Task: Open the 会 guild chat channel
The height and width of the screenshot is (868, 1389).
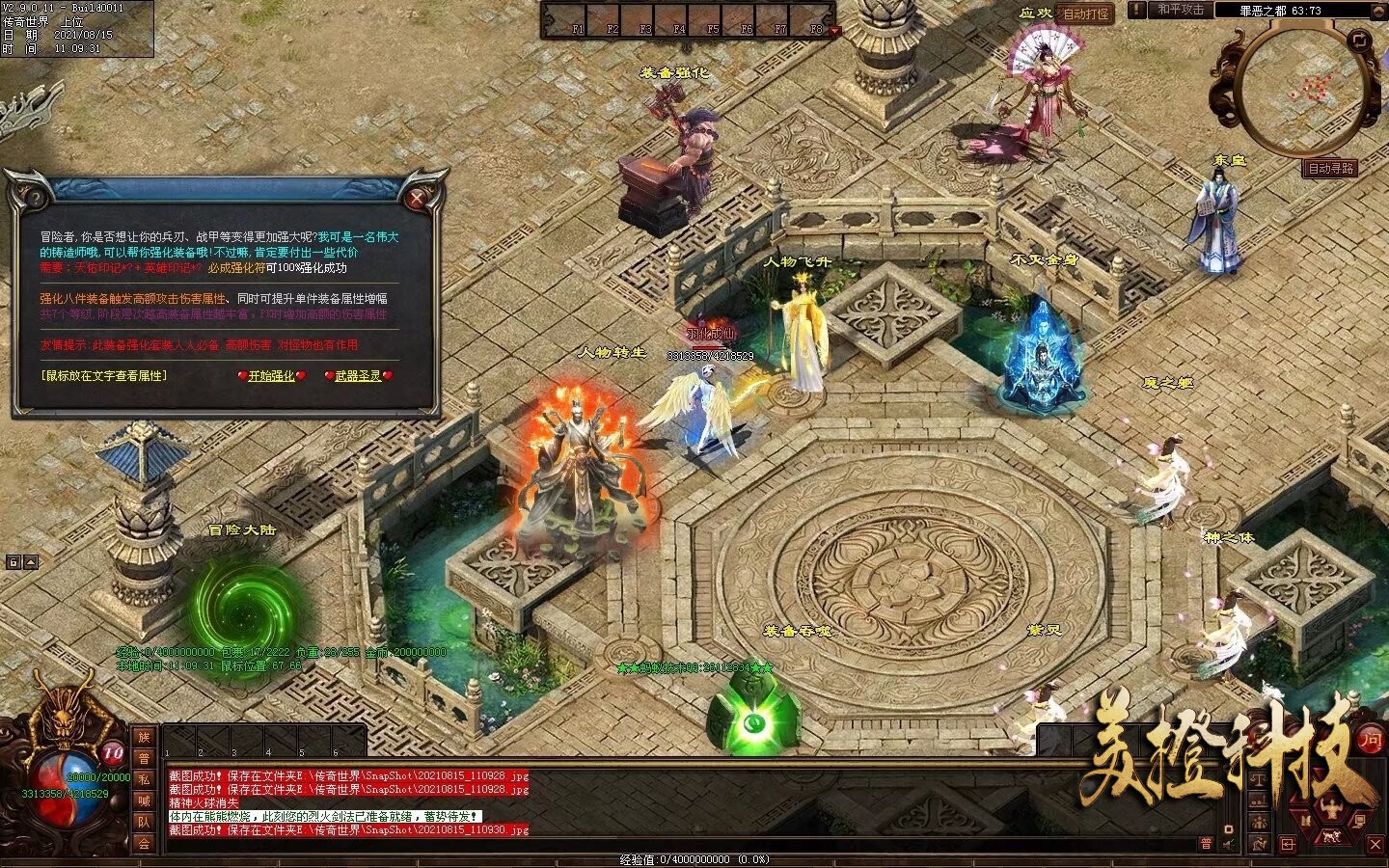Action: tap(144, 843)
